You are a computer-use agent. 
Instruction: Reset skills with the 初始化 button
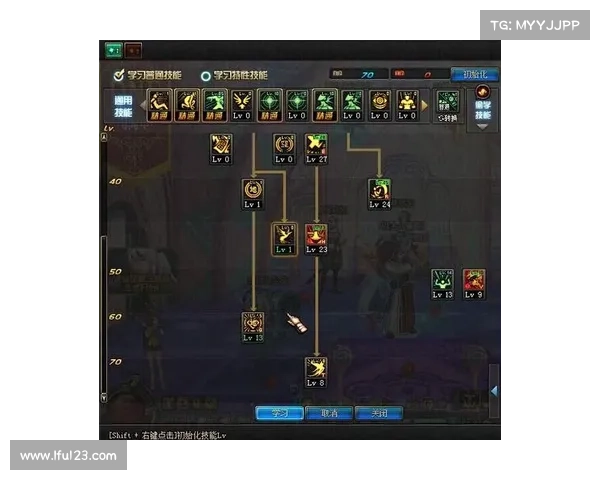(x=474, y=74)
